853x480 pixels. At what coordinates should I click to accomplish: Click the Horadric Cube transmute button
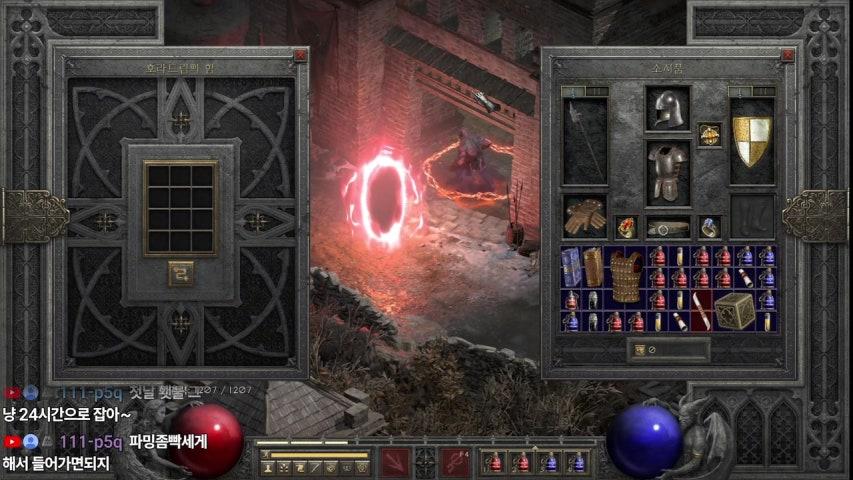(180, 273)
